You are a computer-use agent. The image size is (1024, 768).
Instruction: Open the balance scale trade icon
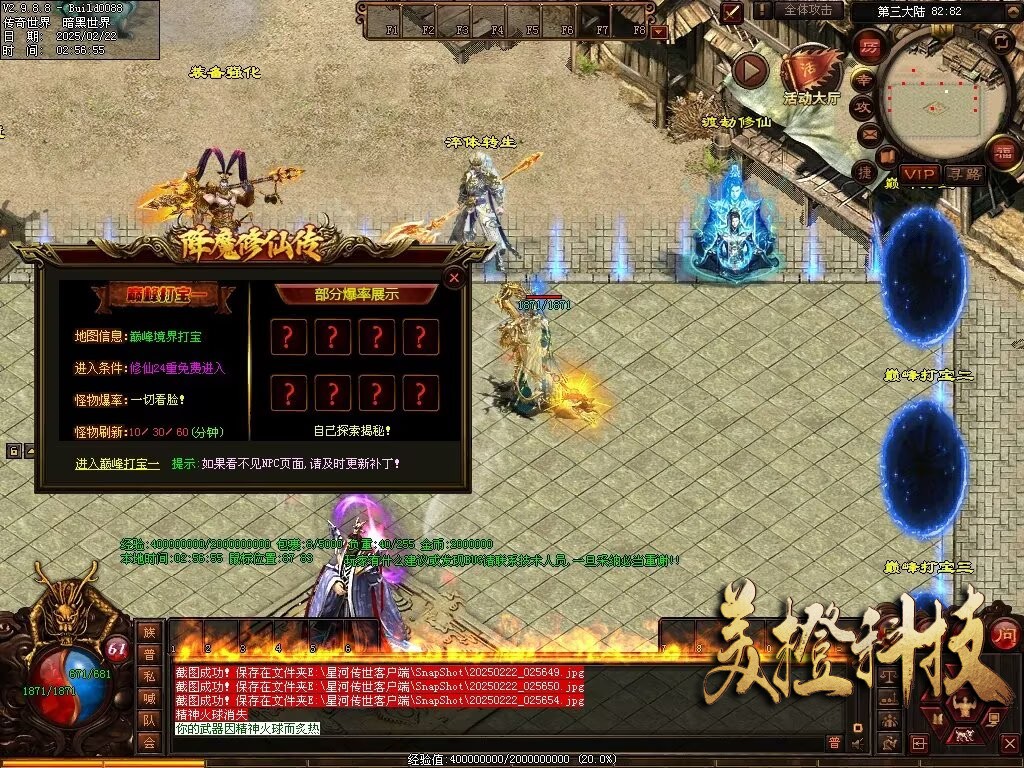[x=887, y=676]
